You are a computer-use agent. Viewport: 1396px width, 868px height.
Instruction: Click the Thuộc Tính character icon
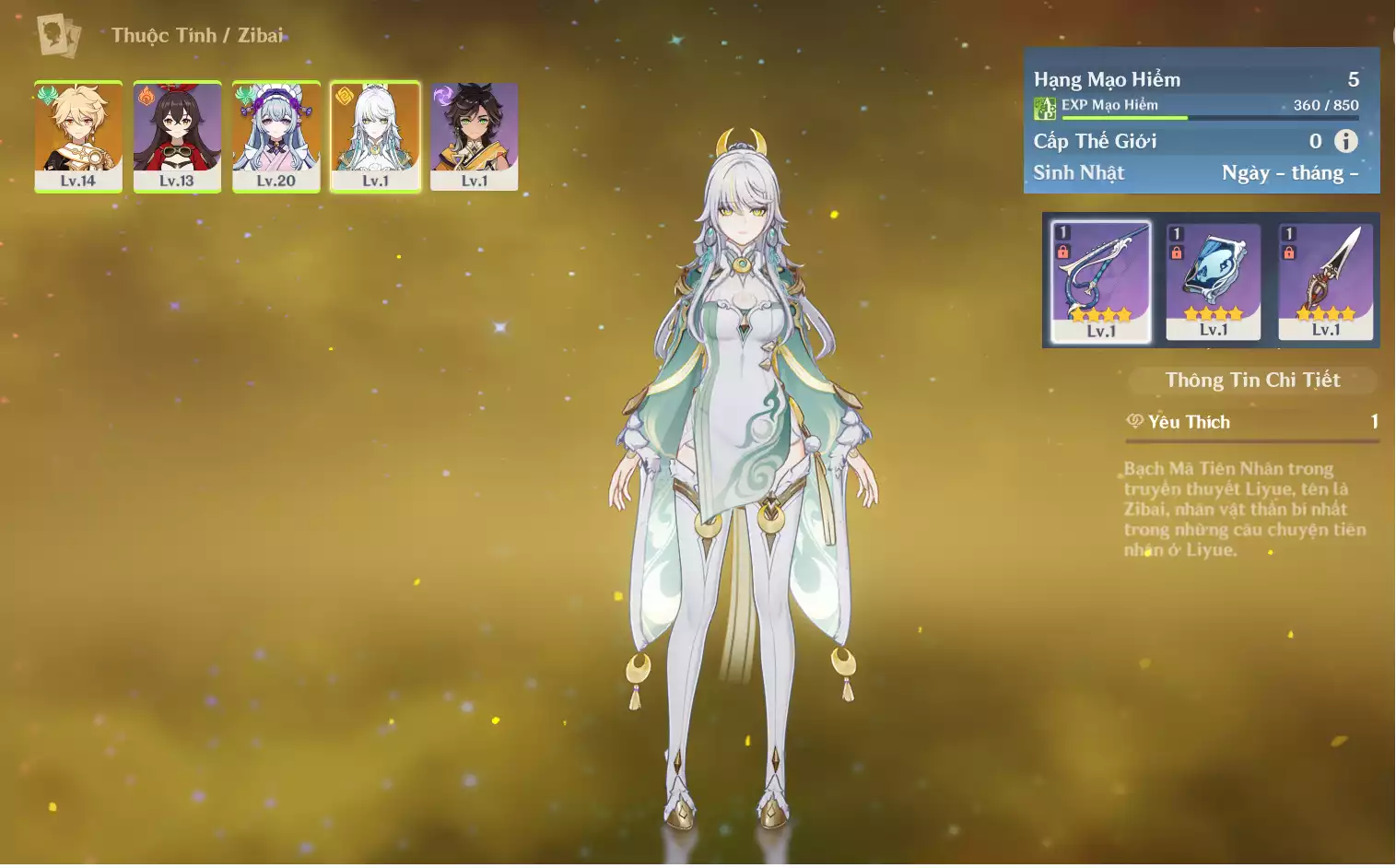59,36
